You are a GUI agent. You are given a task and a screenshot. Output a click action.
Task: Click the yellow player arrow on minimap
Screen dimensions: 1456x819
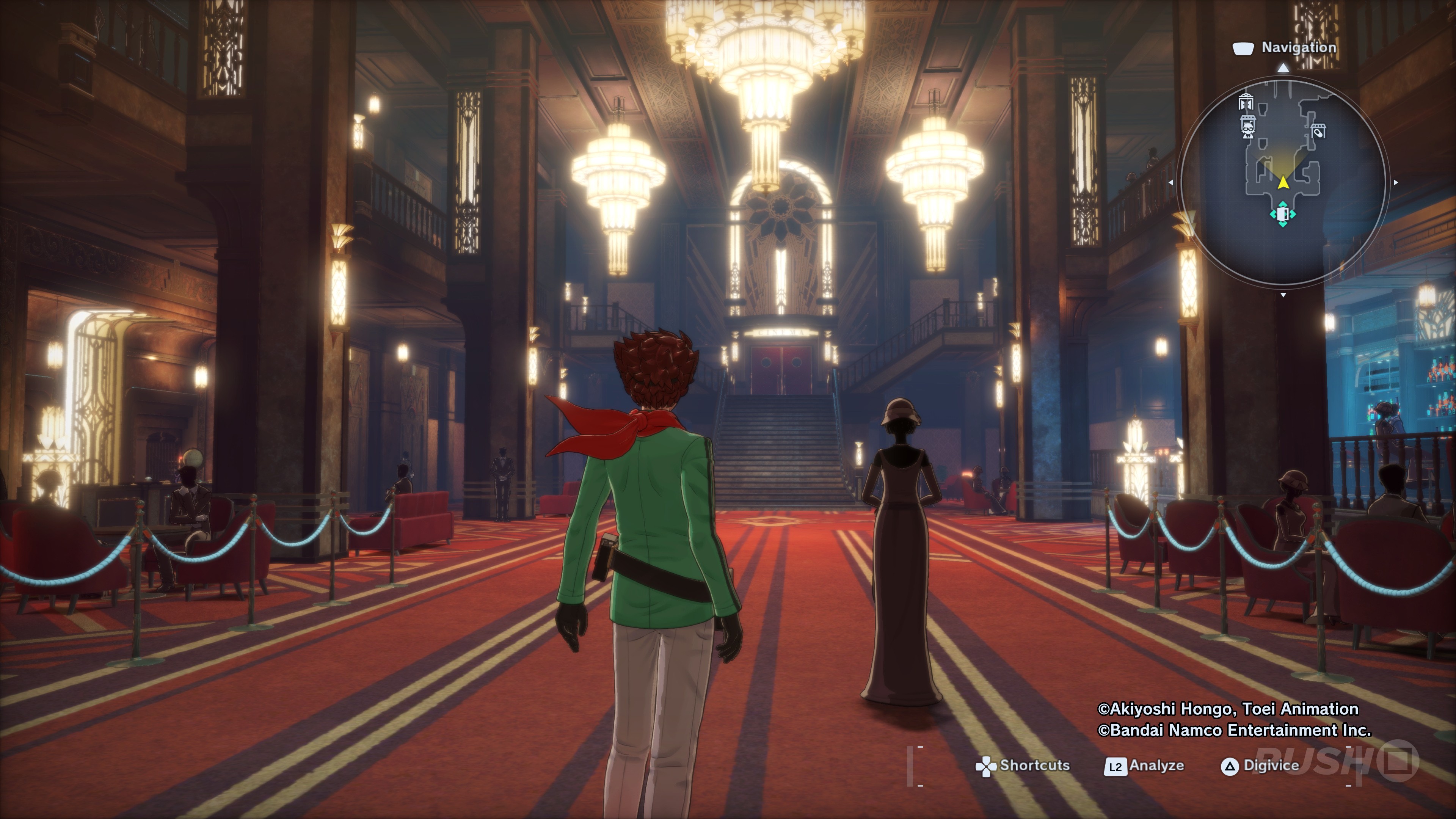(1283, 182)
